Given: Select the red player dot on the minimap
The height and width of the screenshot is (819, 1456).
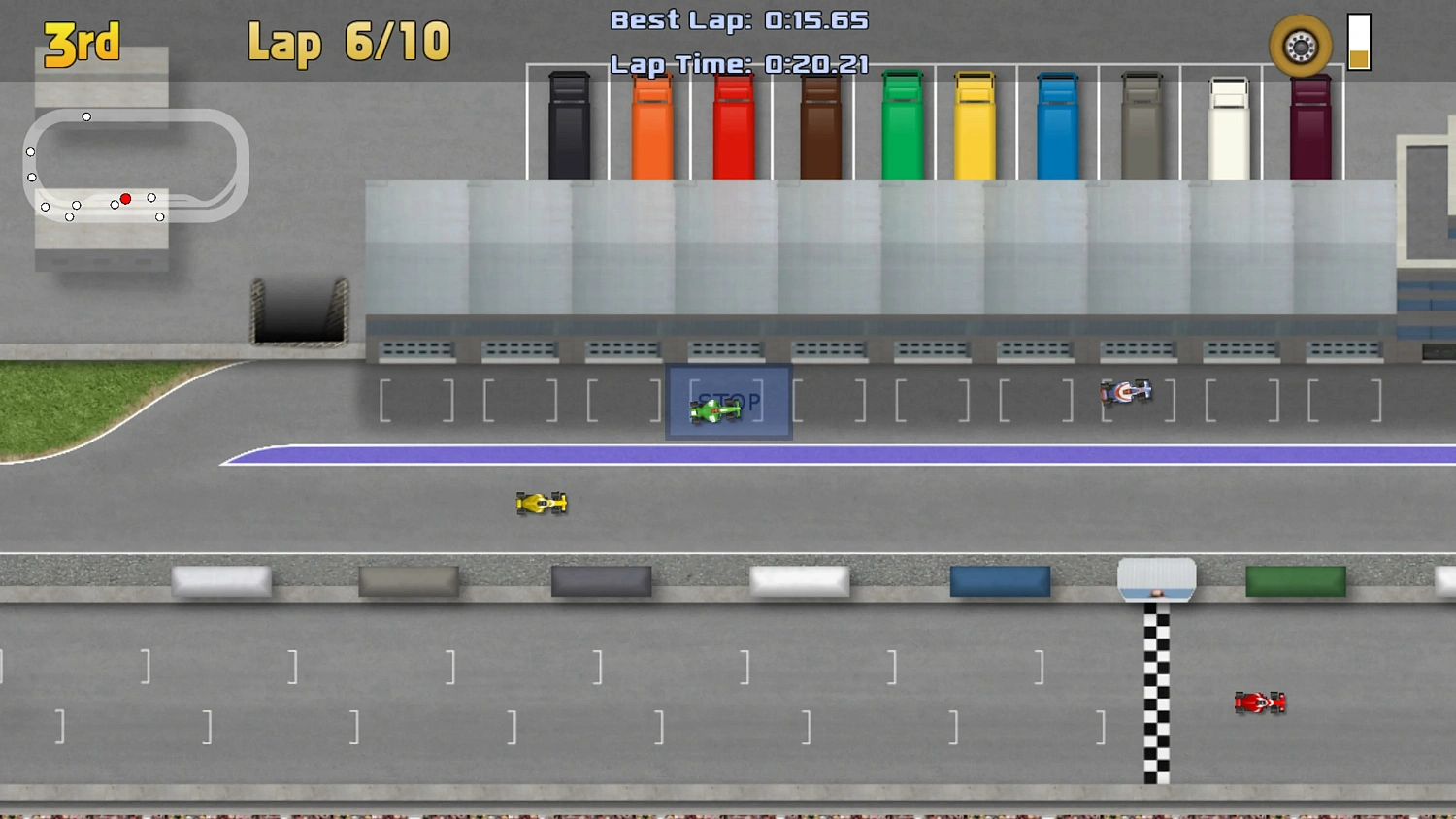Looking at the screenshot, I should click(125, 198).
